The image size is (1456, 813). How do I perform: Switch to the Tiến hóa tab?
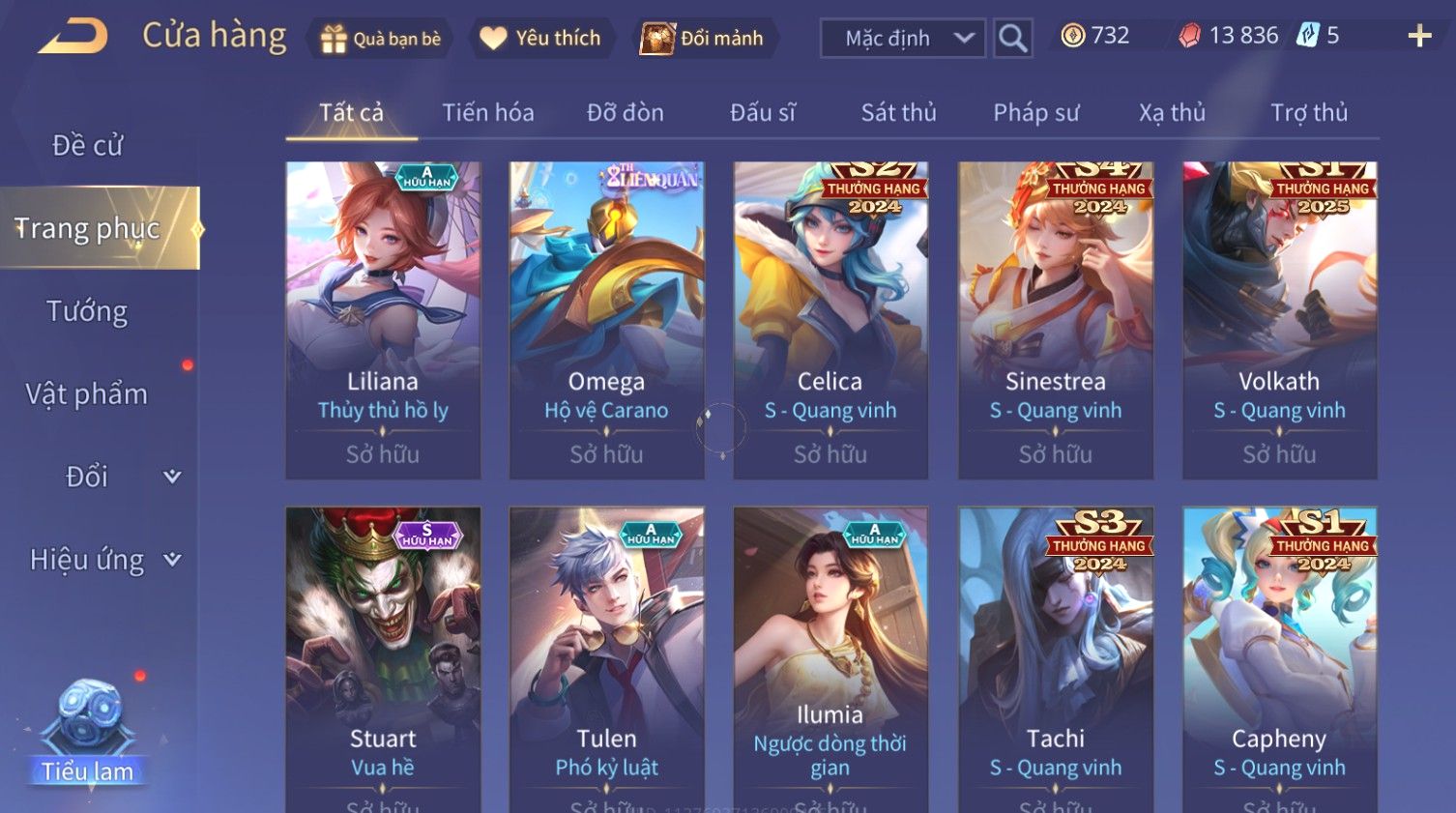coord(487,113)
